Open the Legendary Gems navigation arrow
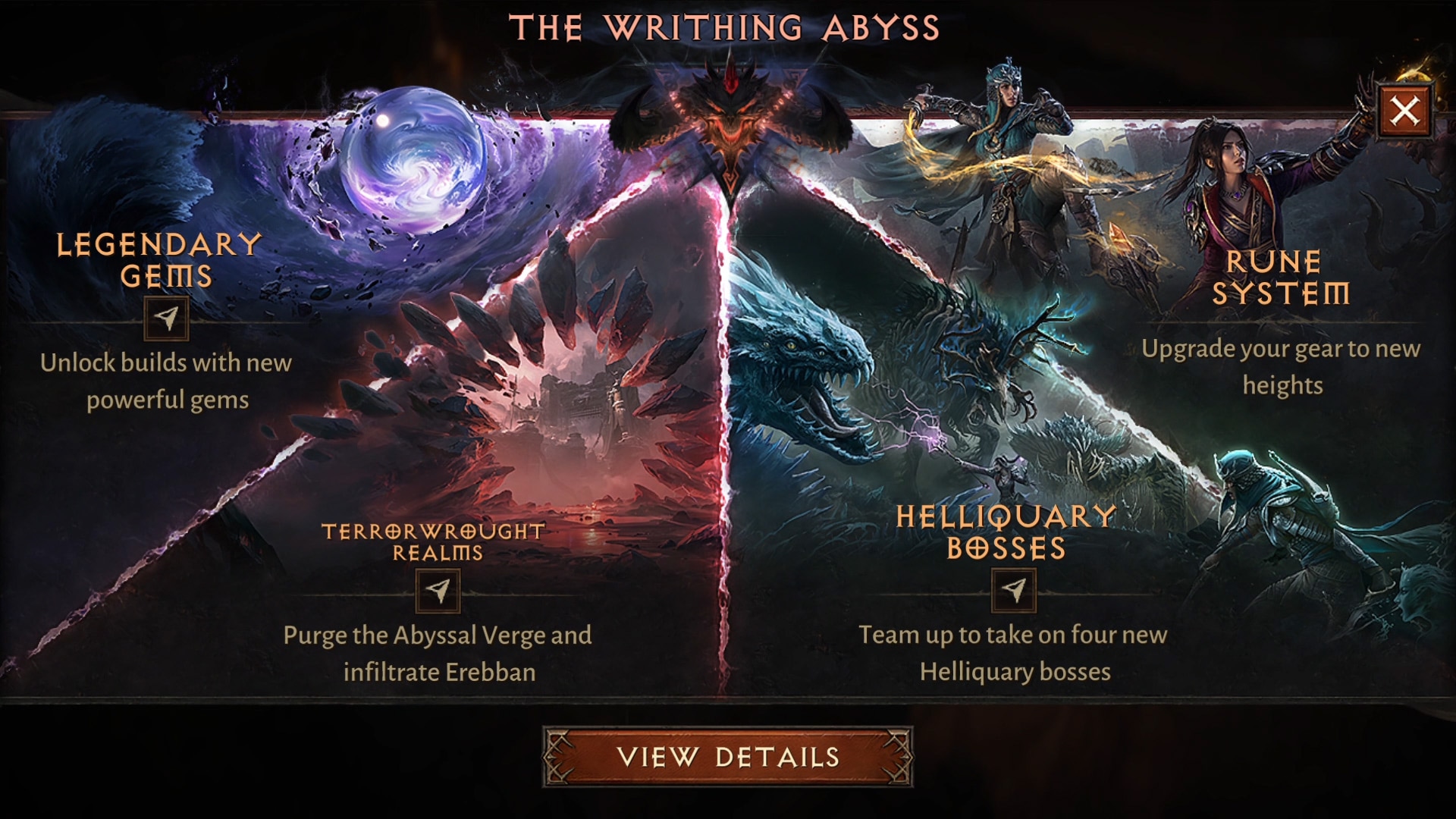Screen dimensions: 1456x819 click(x=166, y=318)
